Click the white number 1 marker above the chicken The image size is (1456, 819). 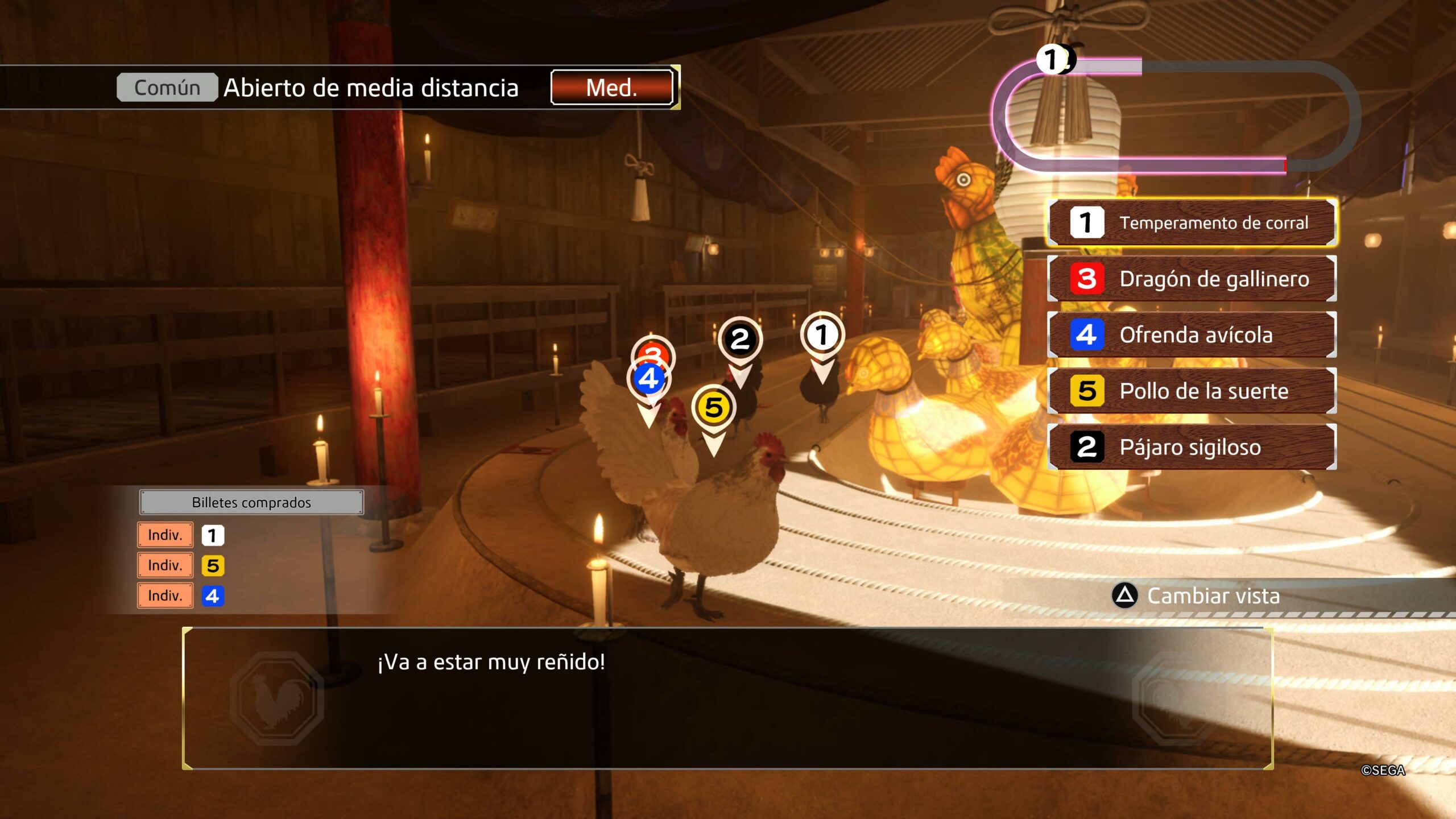tap(822, 335)
